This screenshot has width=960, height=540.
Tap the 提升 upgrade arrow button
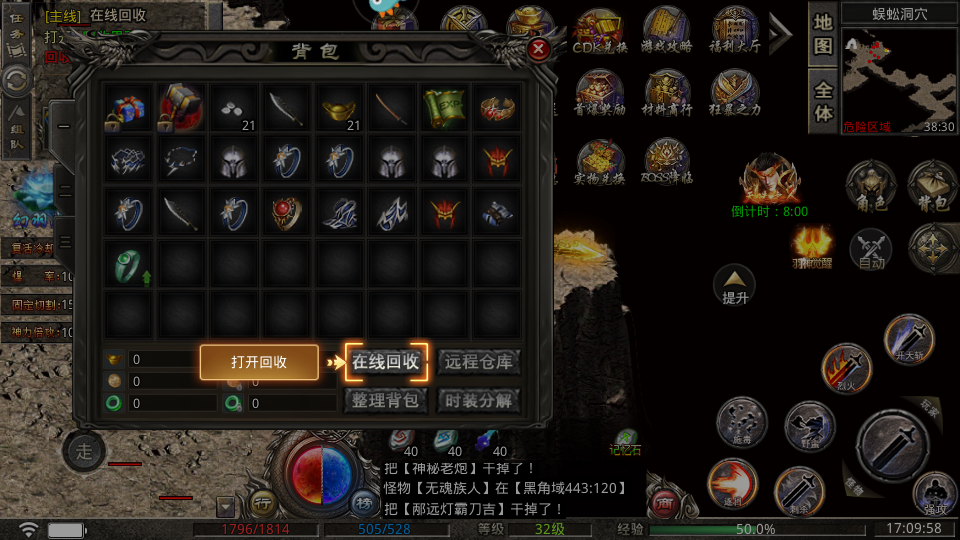click(x=735, y=286)
